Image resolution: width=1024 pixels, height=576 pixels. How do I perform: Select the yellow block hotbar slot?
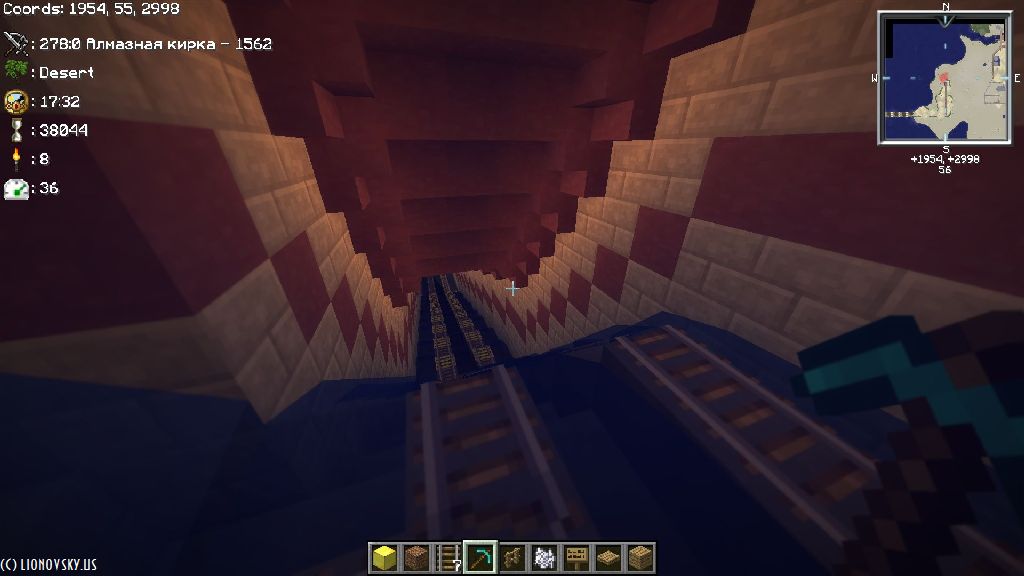[384, 557]
